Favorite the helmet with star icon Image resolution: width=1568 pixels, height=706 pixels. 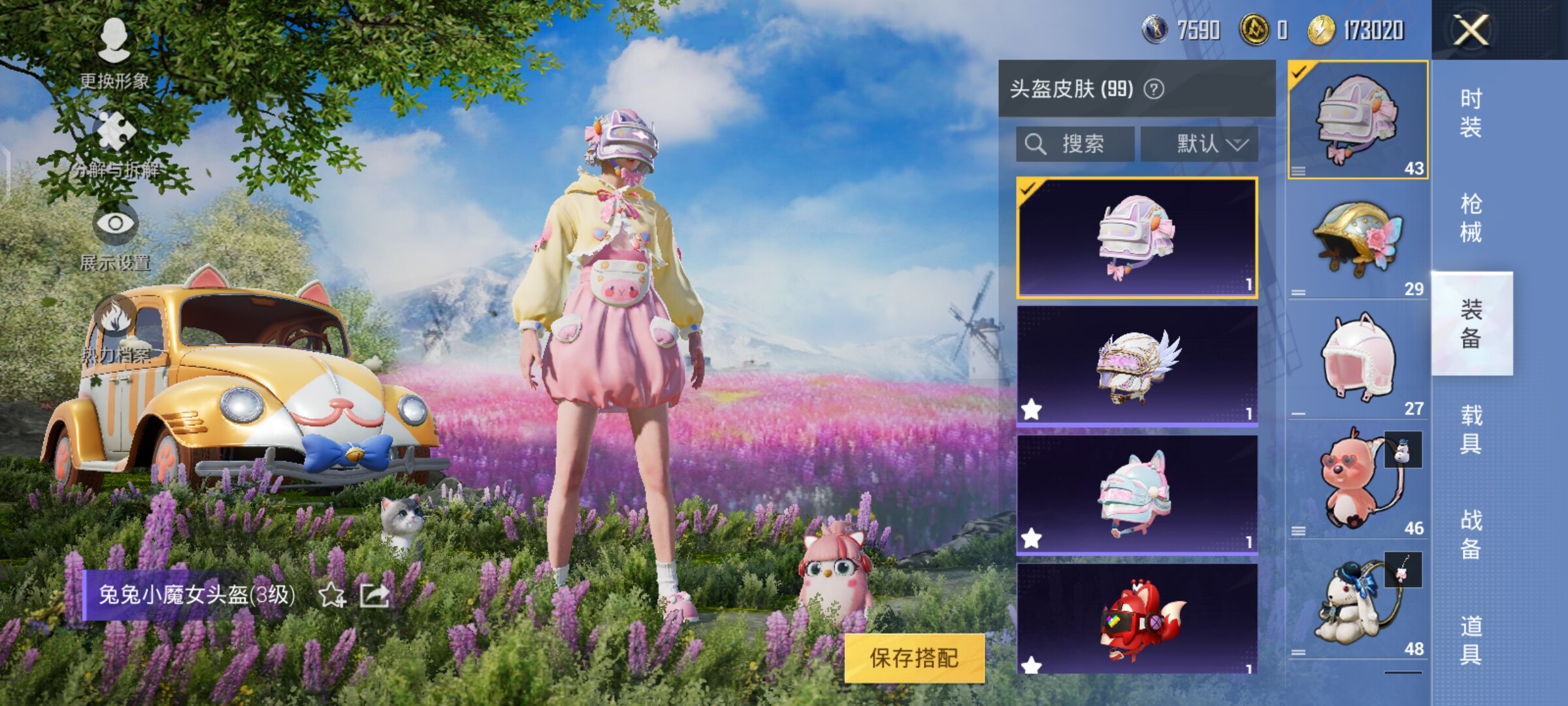332,595
